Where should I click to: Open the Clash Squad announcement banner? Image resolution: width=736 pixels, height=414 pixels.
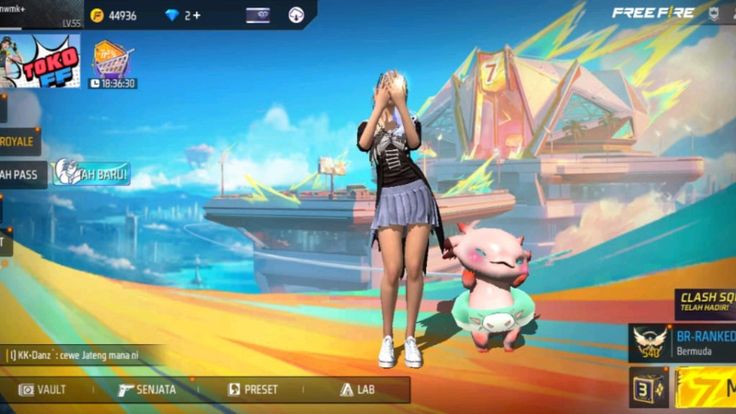(706, 302)
